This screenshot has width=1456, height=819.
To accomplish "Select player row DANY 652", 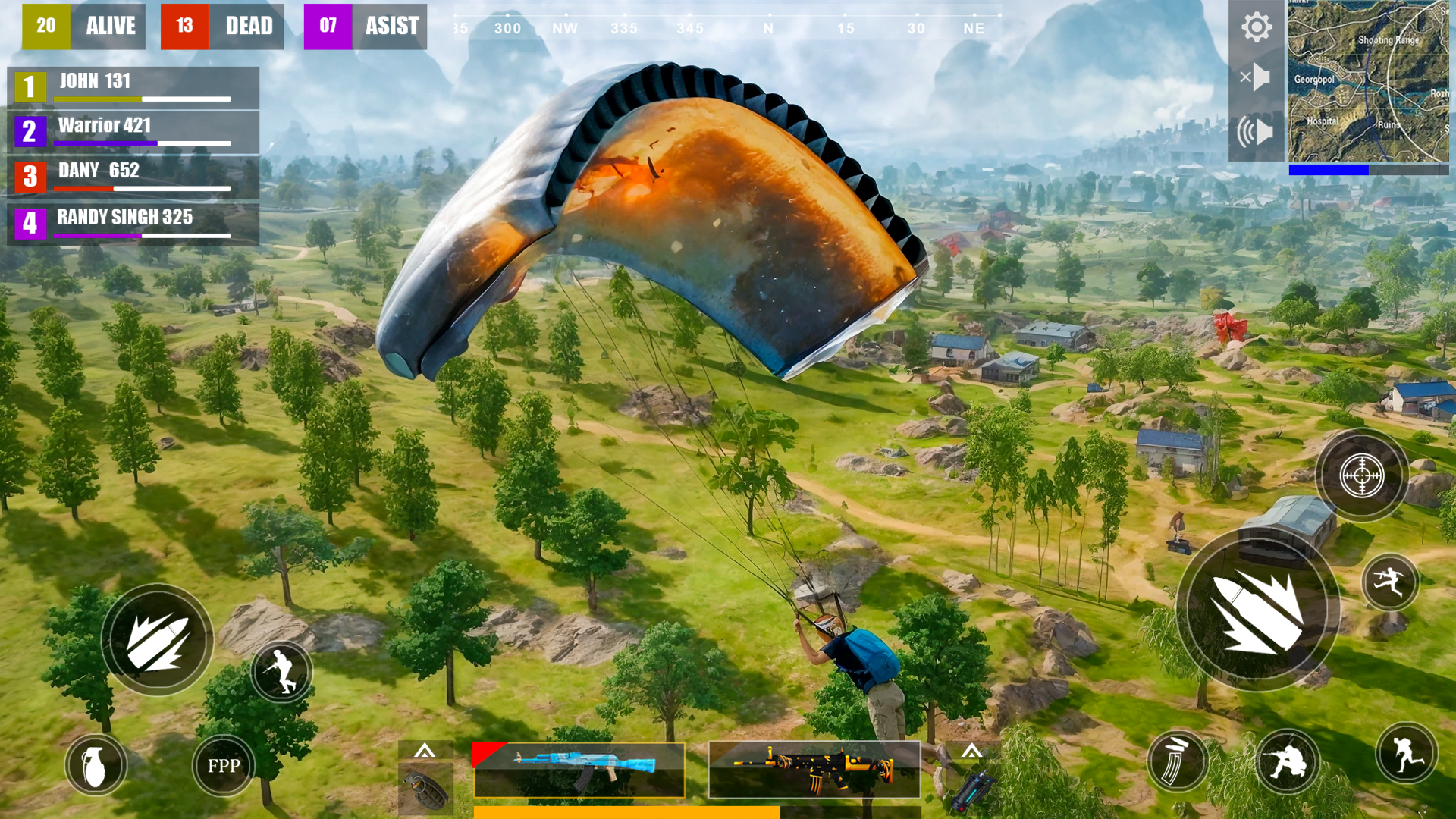I will tap(133, 176).
